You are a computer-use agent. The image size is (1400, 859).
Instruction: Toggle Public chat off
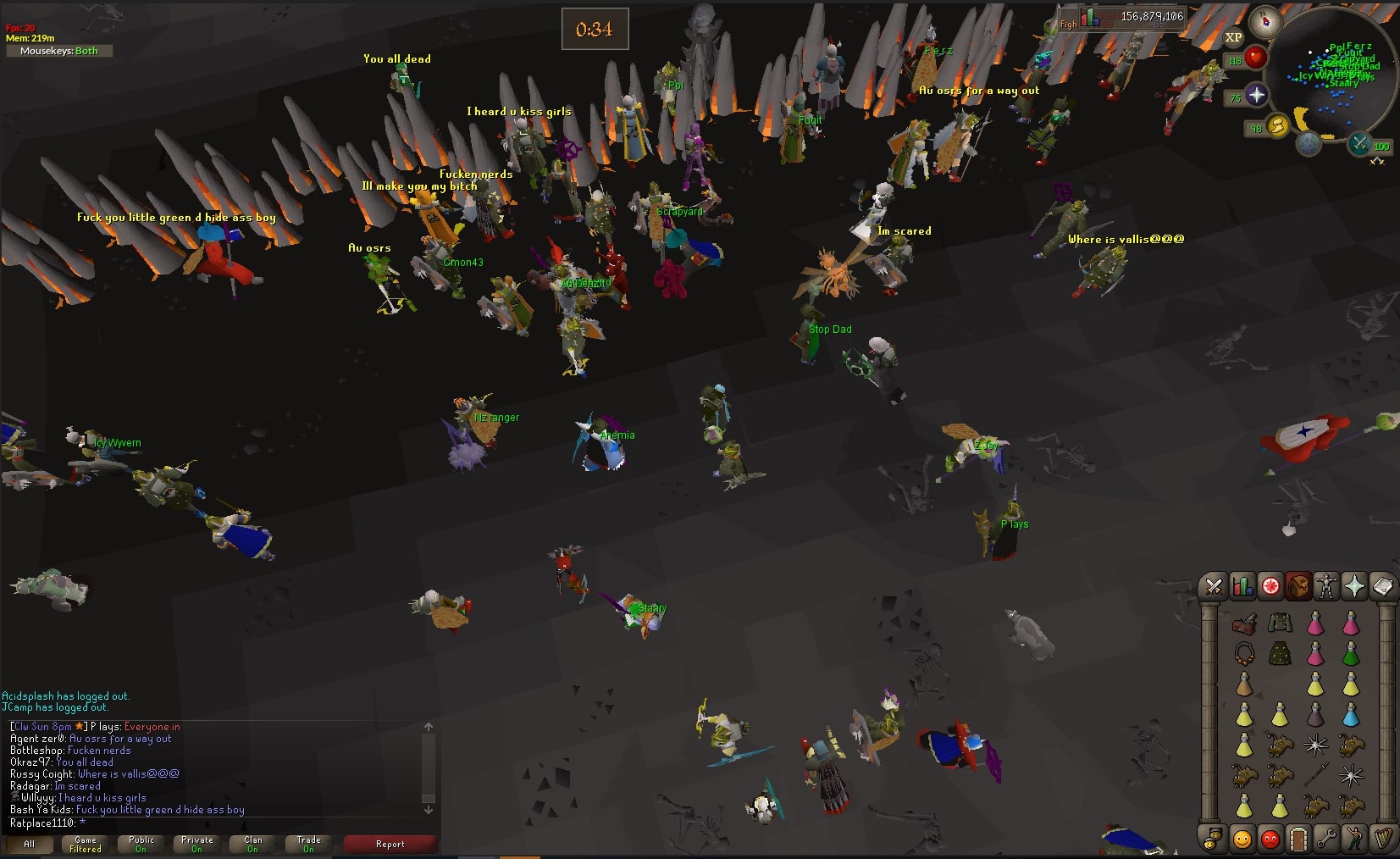(x=140, y=842)
